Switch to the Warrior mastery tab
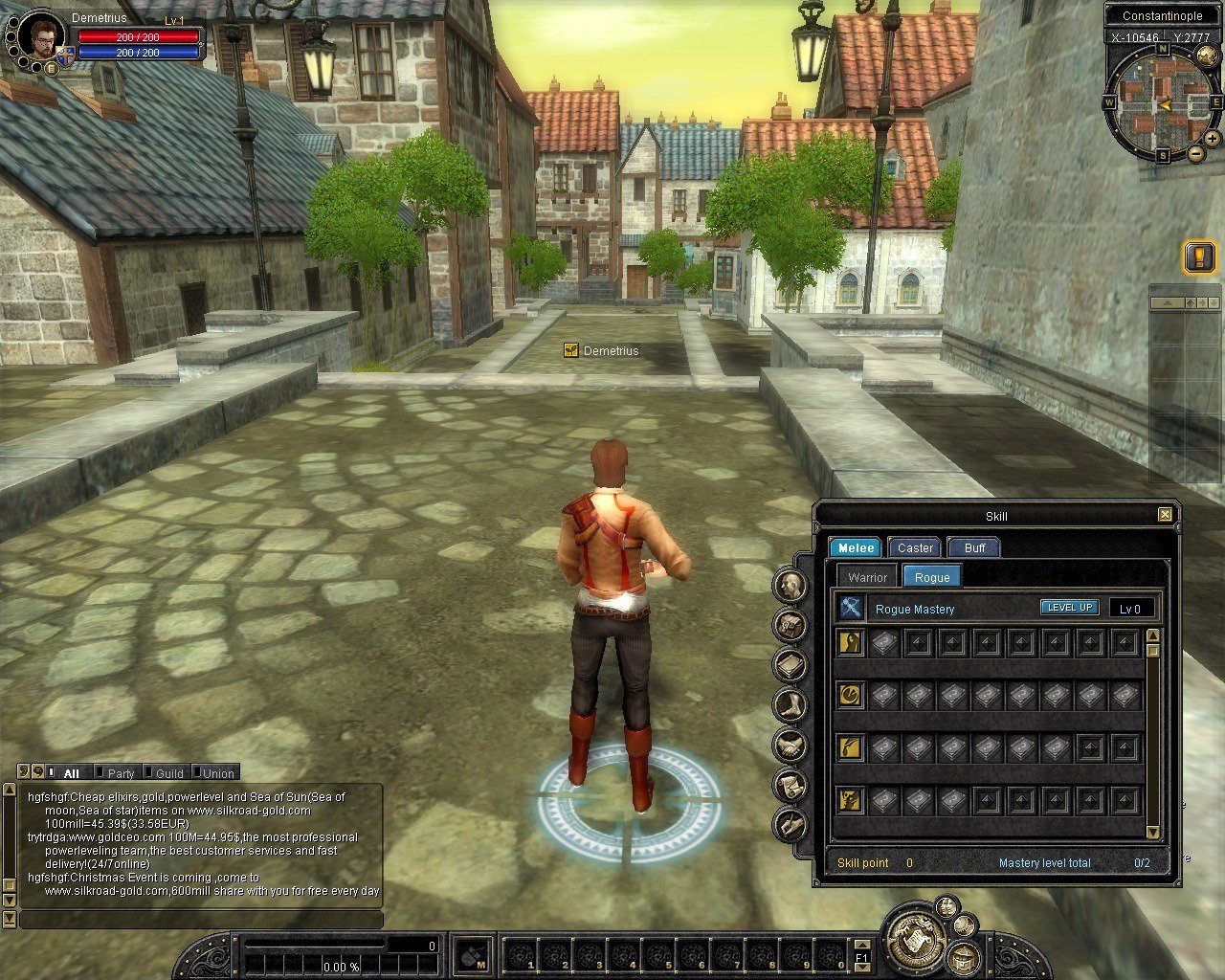This screenshot has width=1225, height=980. point(867,577)
